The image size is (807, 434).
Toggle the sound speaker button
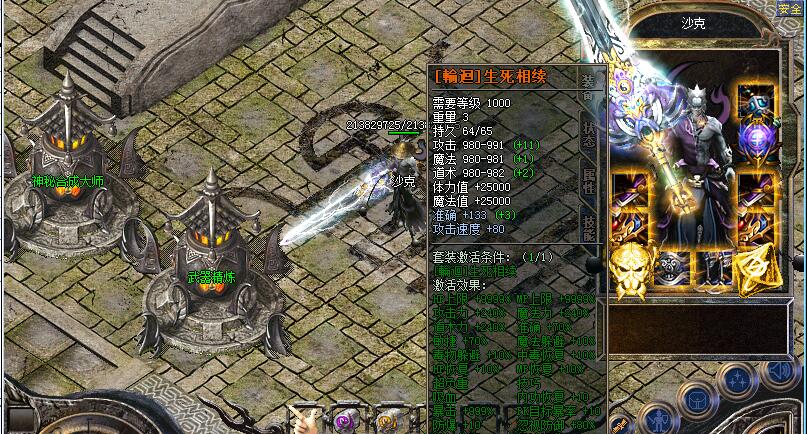pyautogui.click(x=781, y=374)
